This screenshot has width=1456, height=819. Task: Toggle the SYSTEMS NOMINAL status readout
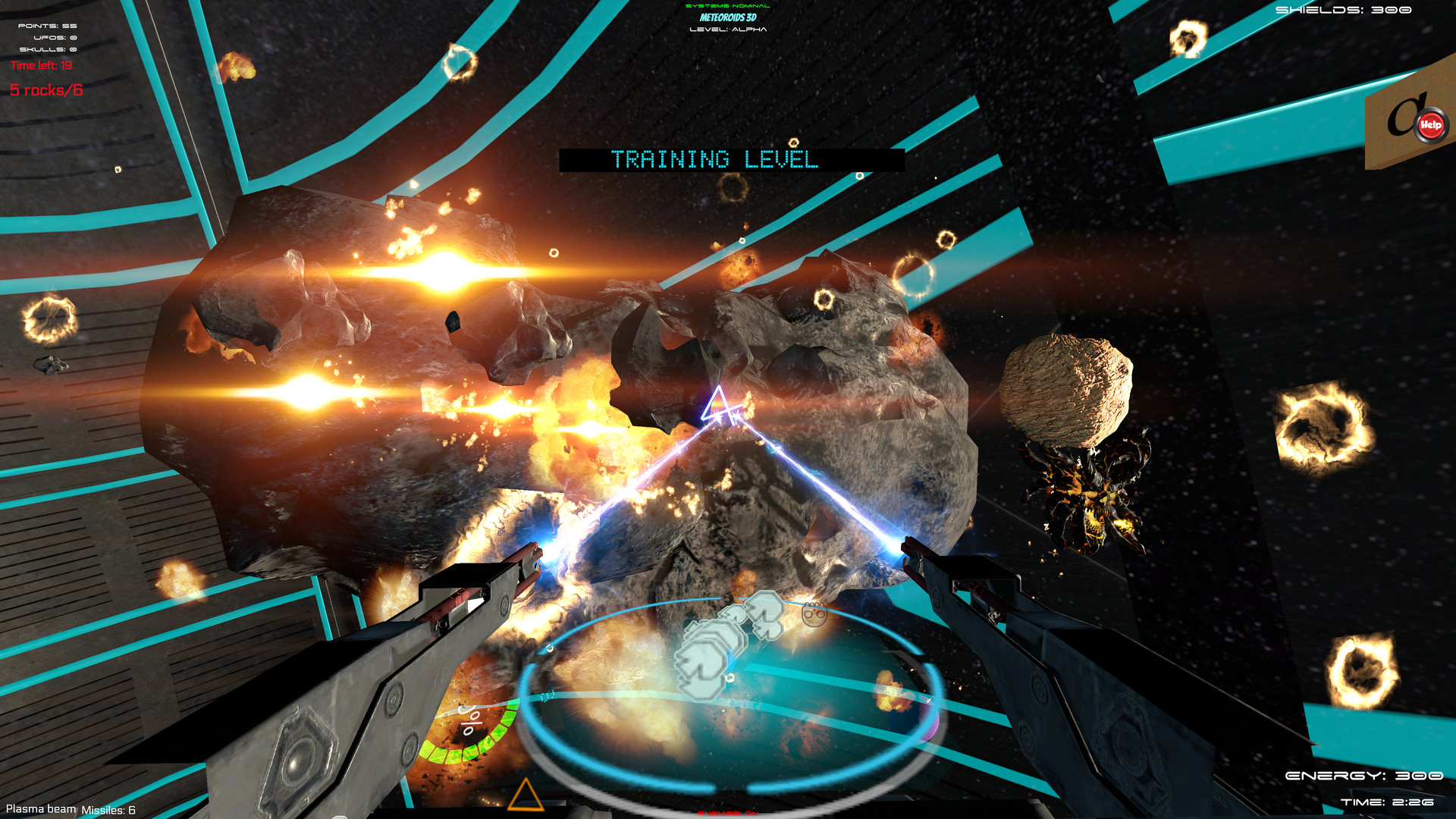pos(727,5)
